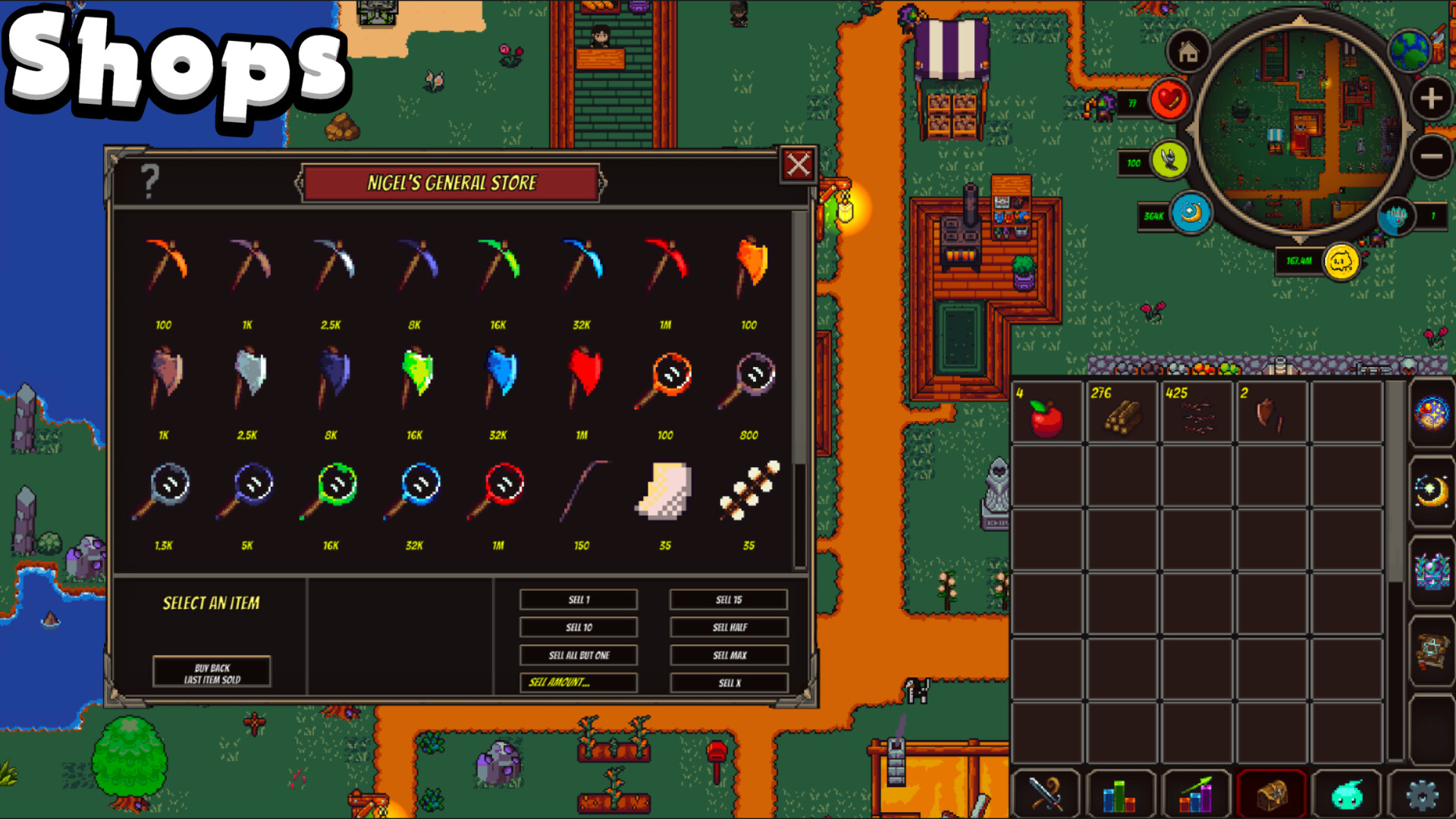
Task: Open the settings gear below the pet icon
Action: tap(1421, 794)
